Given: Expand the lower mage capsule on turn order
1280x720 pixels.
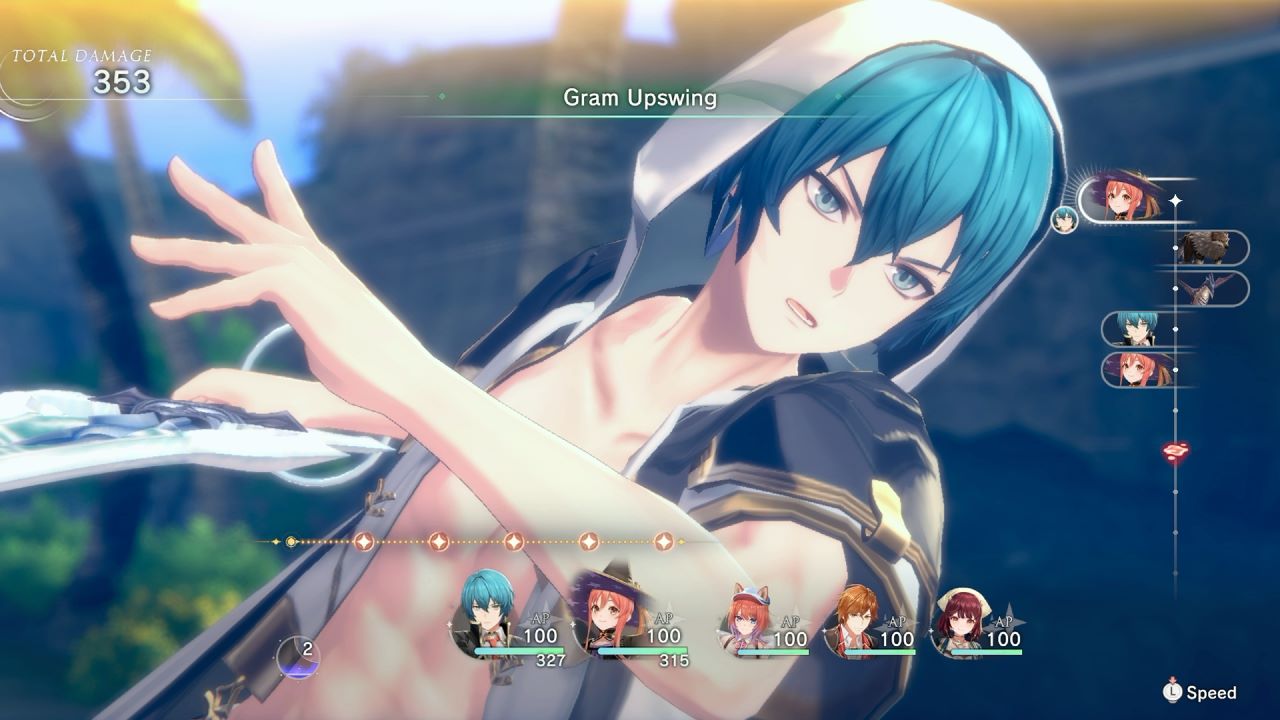Looking at the screenshot, I should (x=1137, y=369).
